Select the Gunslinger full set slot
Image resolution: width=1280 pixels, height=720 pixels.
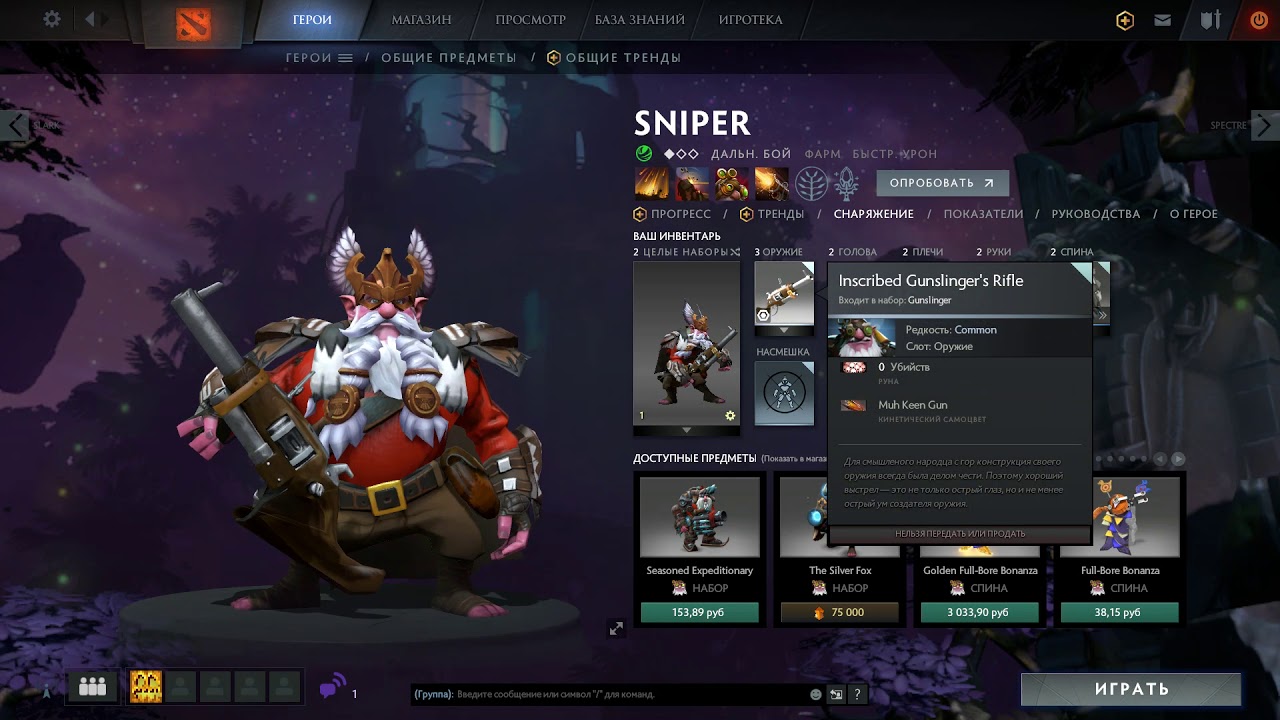[x=686, y=345]
